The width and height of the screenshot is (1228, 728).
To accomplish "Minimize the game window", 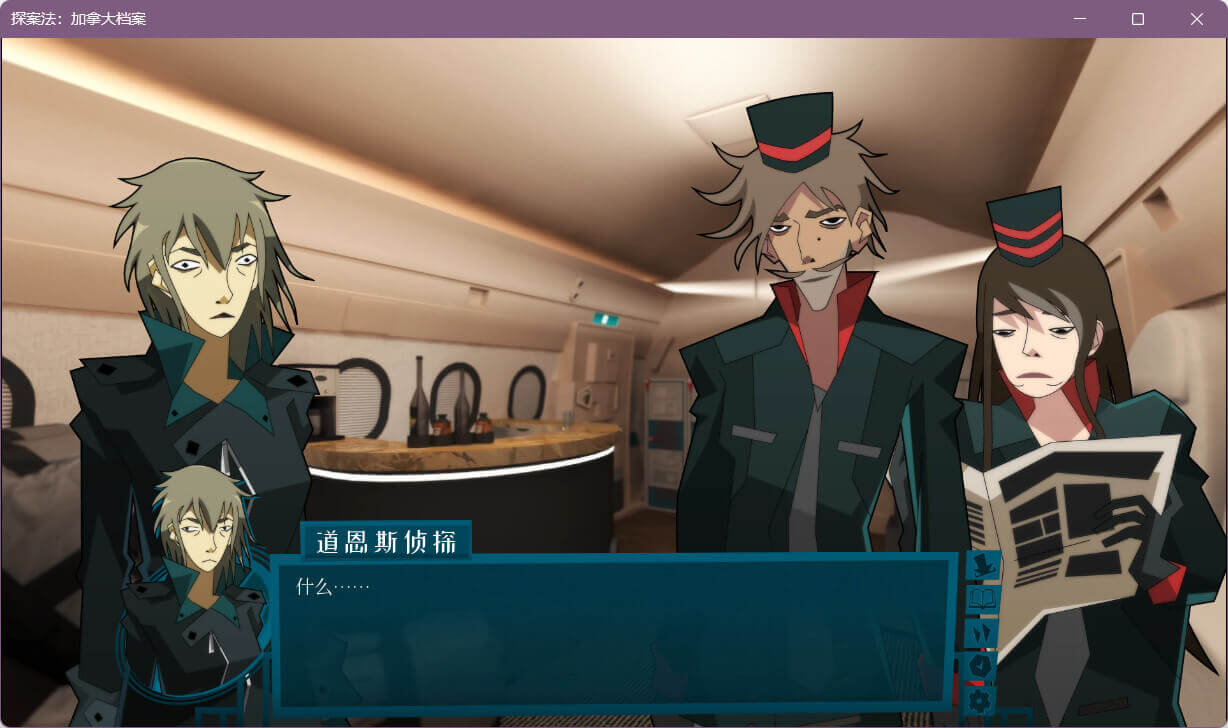I will click(x=1079, y=19).
